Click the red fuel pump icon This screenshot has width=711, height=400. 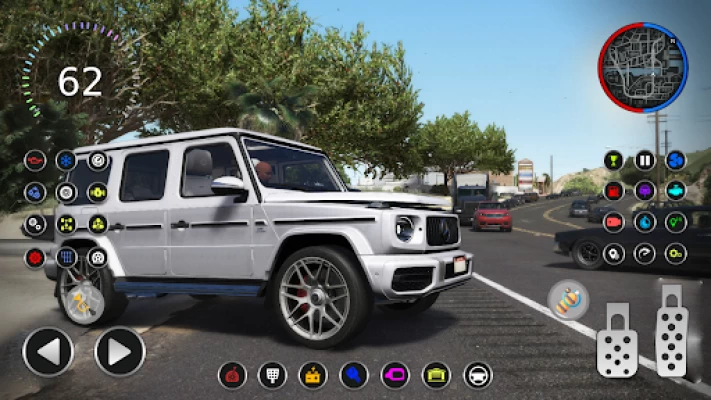(x=614, y=191)
